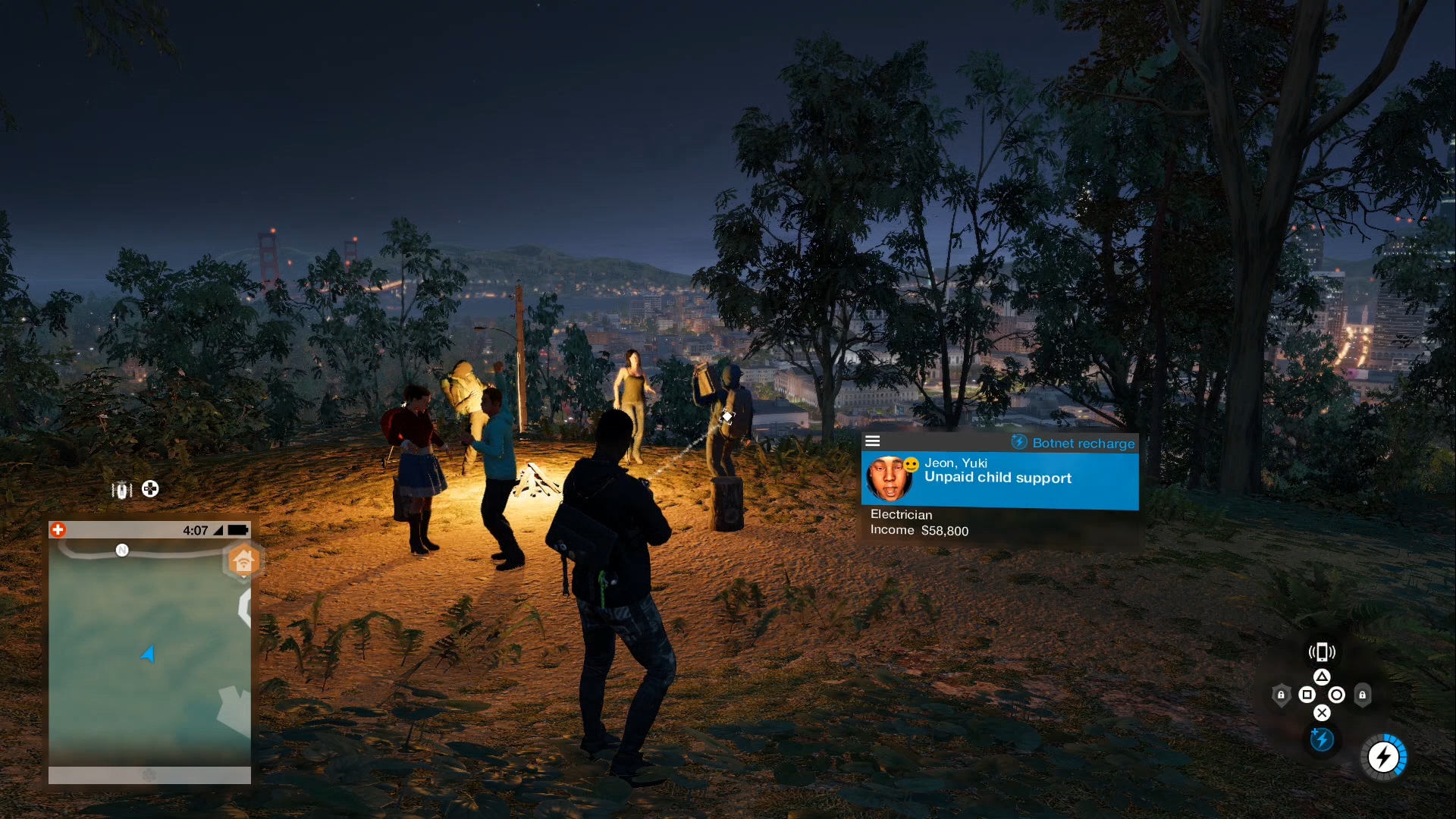This screenshot has width=1456, height=819.
Task: Click the N compass marker on the minimap
Action: (122, 551)
